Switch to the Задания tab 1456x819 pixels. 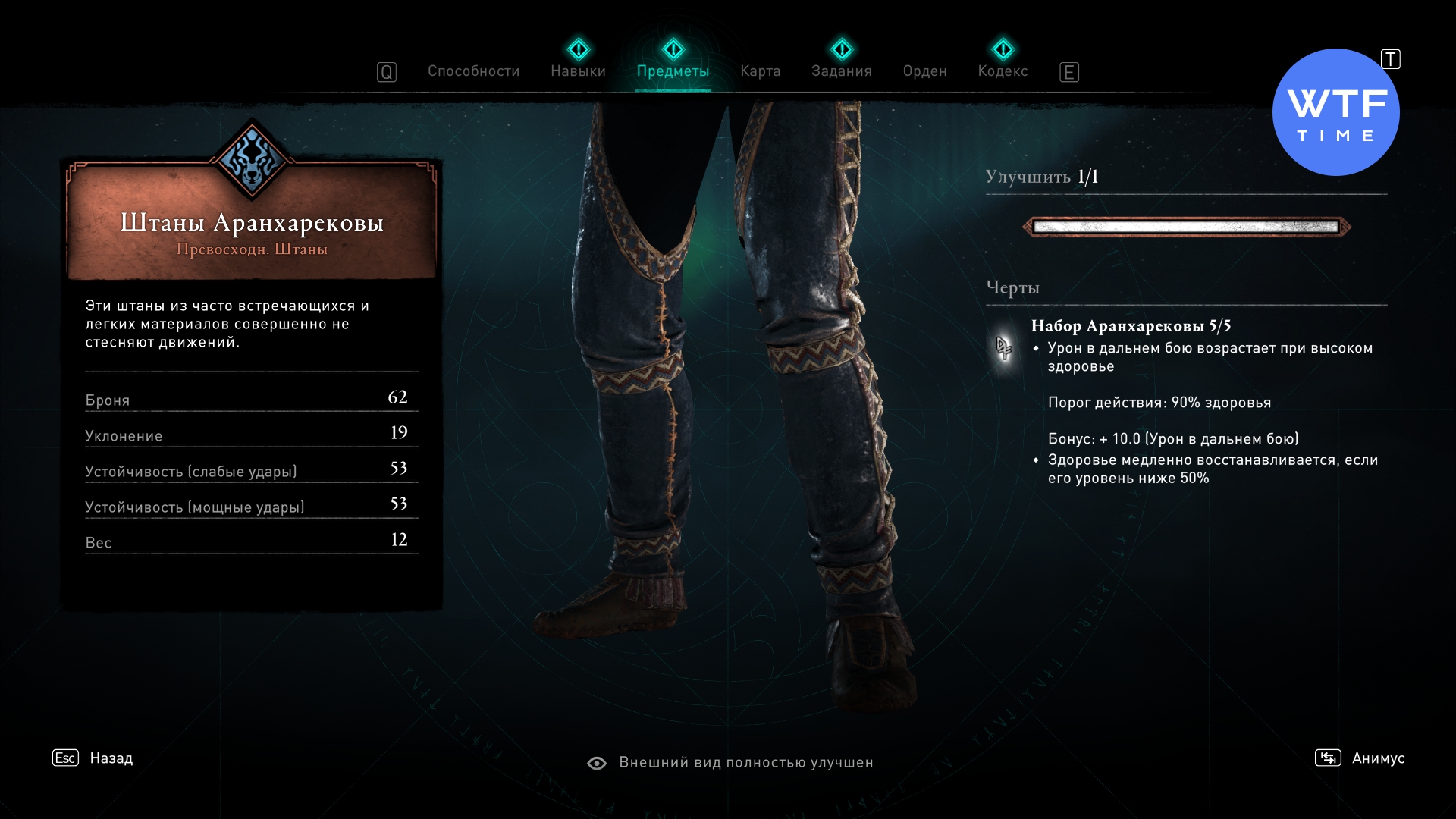841,71
